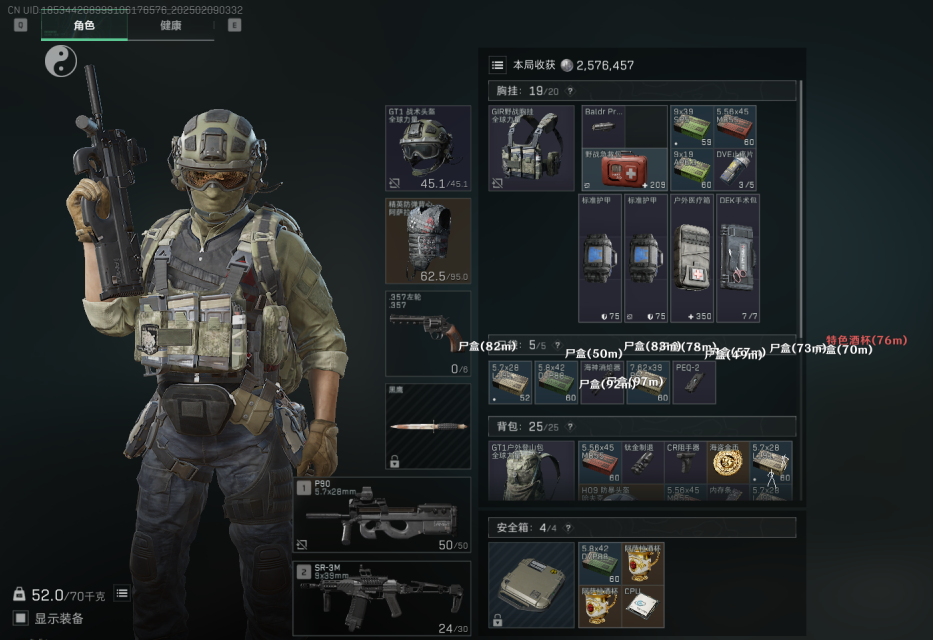The image size is (933, 640).
Task: Toggle the 显示装备 checkbox
Action: pos(20,618)
